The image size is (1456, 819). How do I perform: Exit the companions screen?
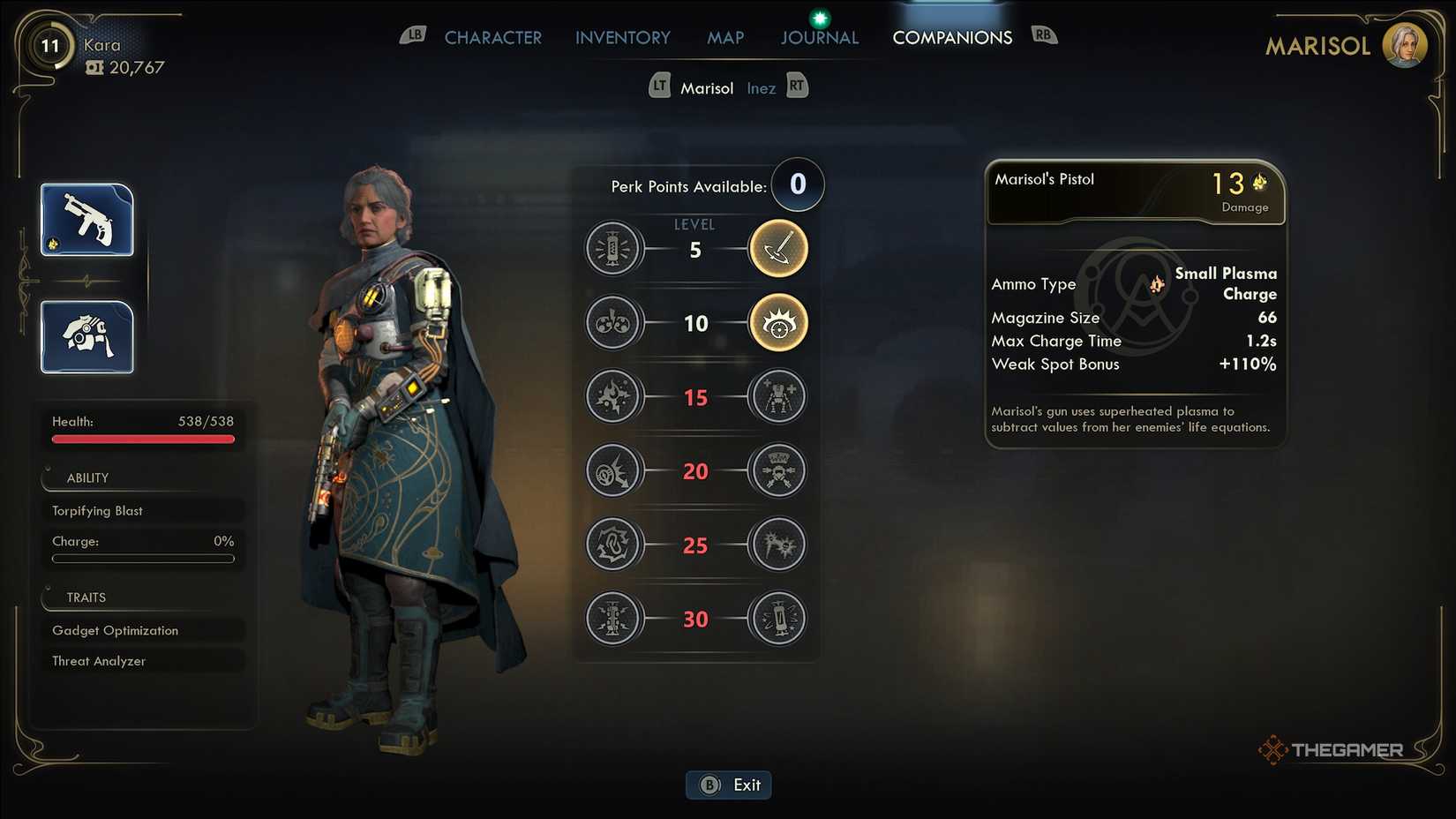point(729,785)
